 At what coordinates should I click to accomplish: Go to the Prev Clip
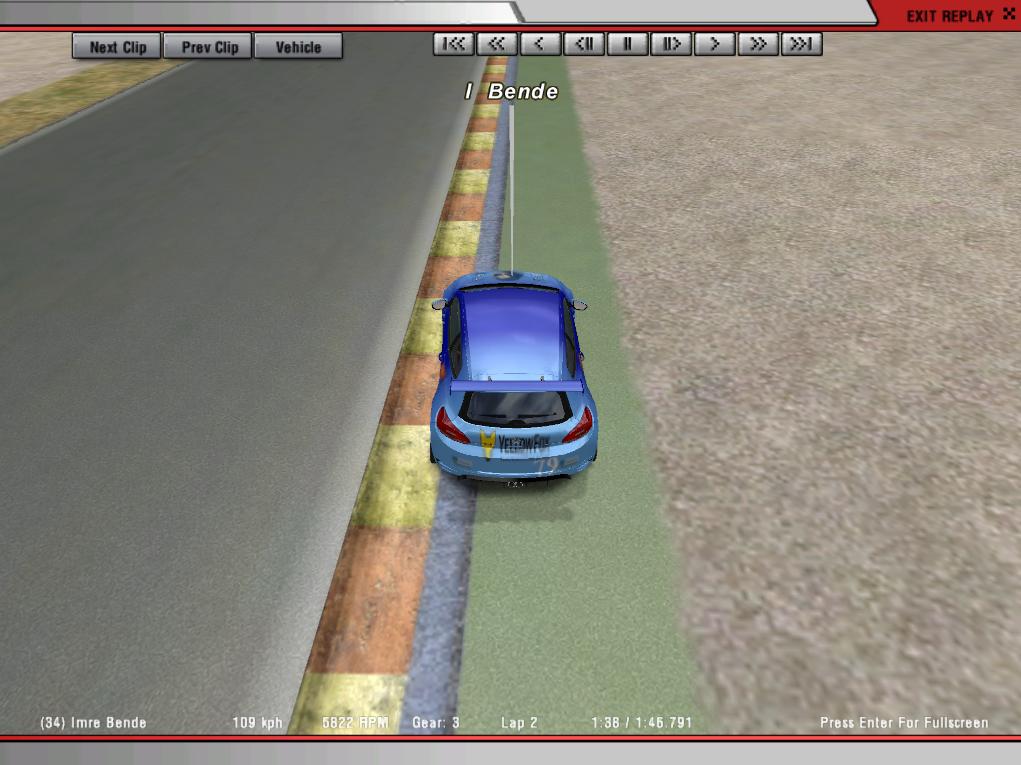pyautogui.click(x=210, y=46)
